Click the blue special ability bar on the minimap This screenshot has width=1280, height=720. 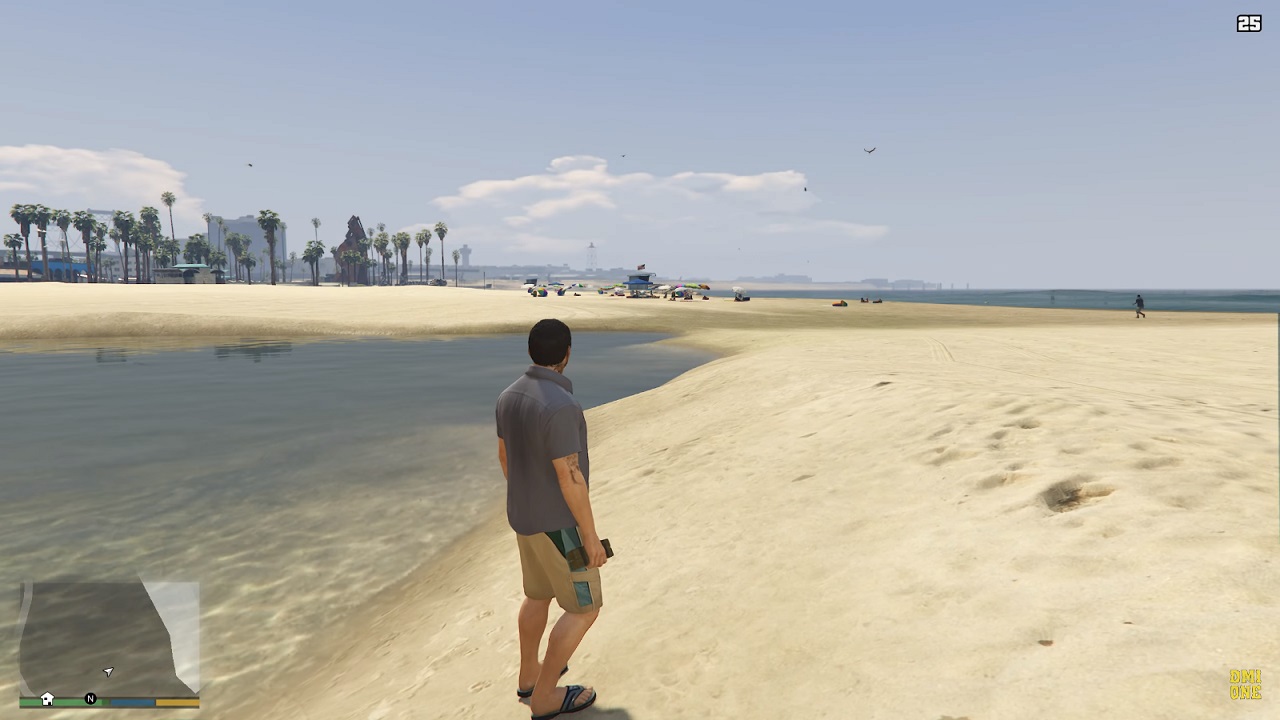pyautogui.click(x=132, y=702)
